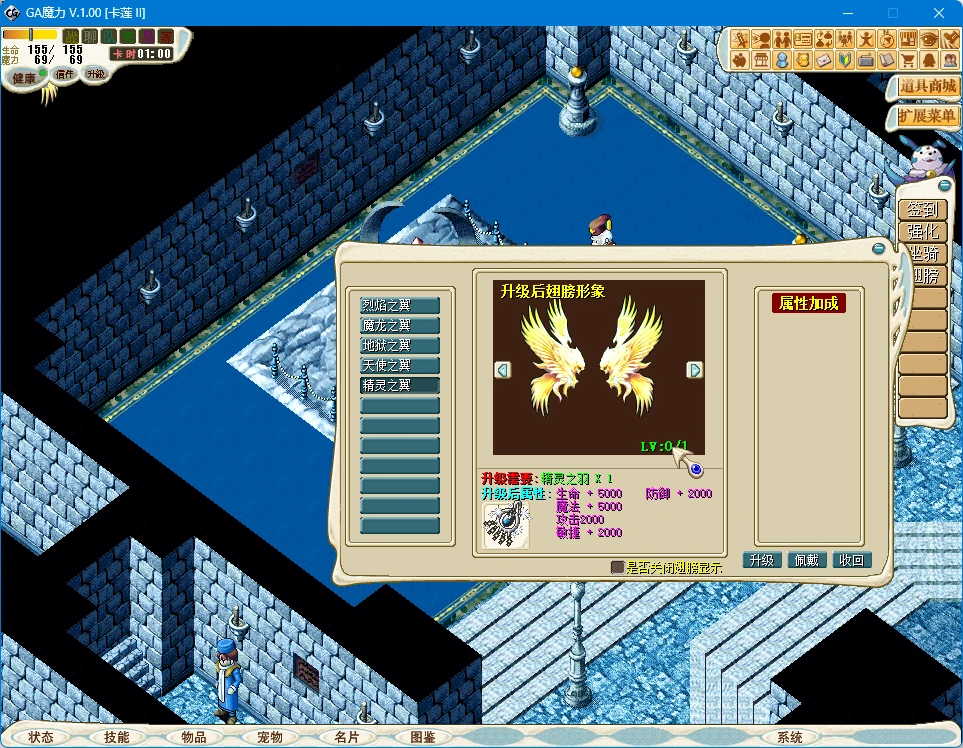Image resolution: width=963 pixels, height=748 pixels.
Task: Show the previous wing appearance with left arrow
Action: pos(503,370)
